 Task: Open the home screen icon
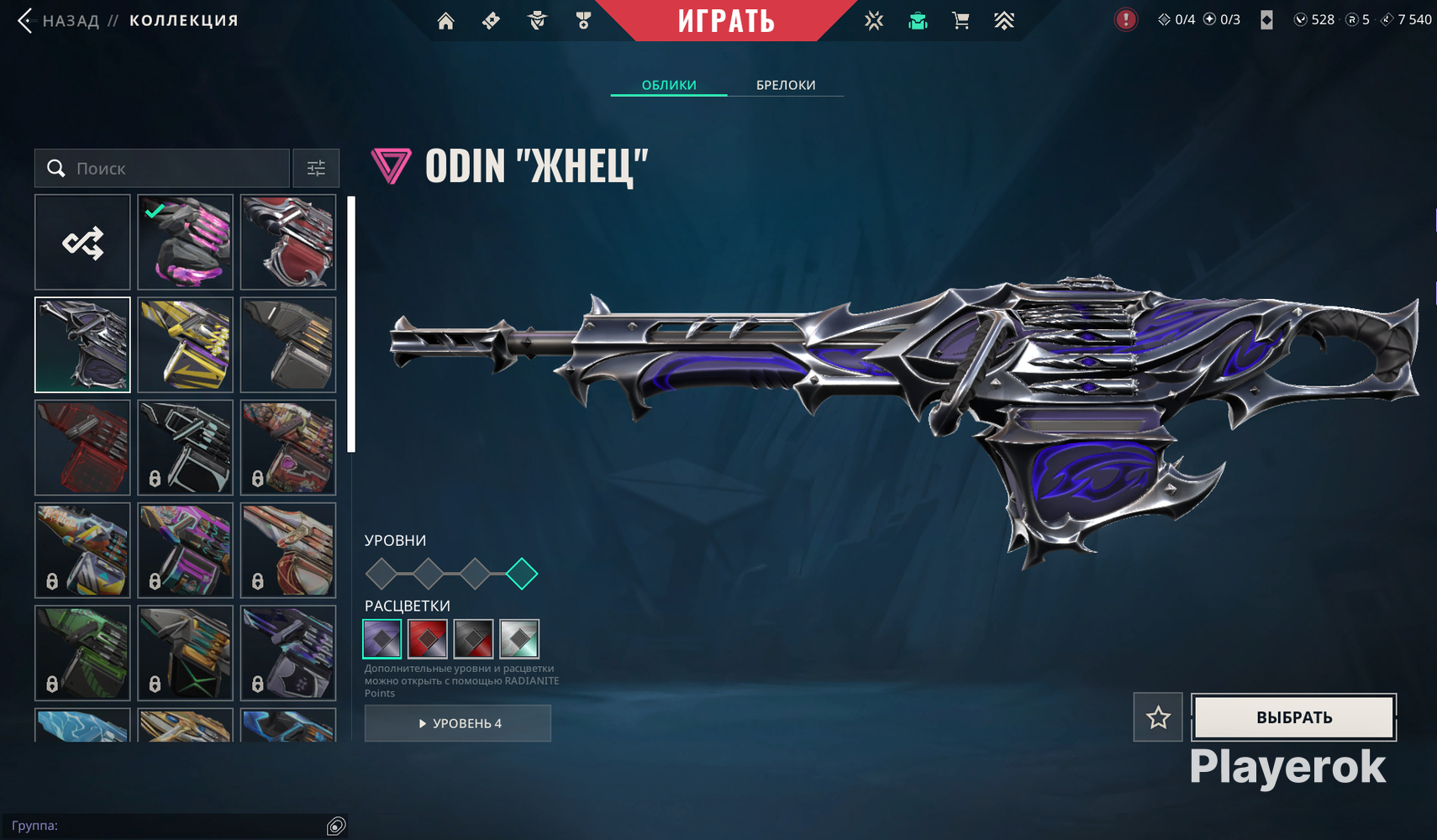point(445,21)
